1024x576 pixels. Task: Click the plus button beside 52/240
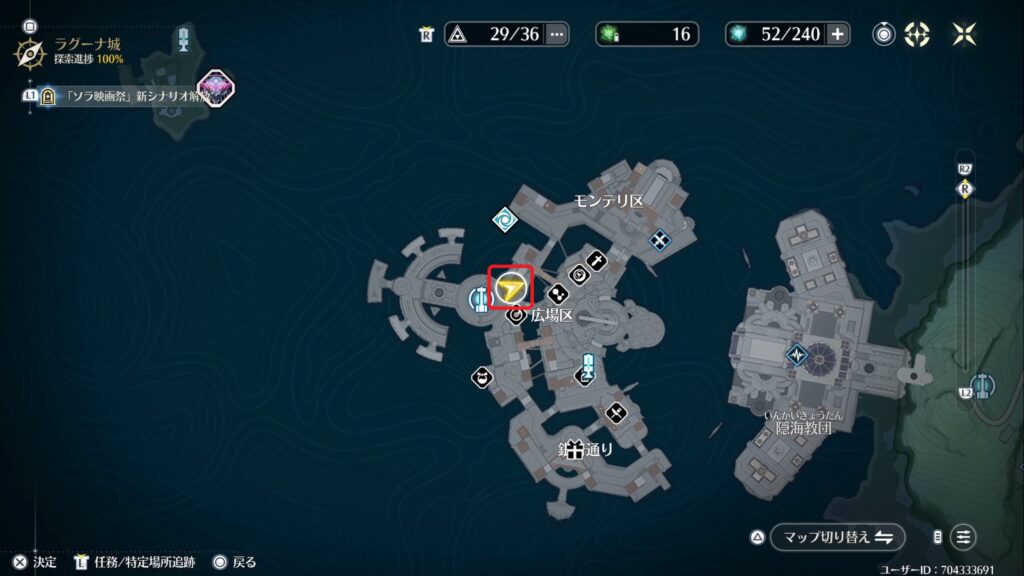point(838,34)
